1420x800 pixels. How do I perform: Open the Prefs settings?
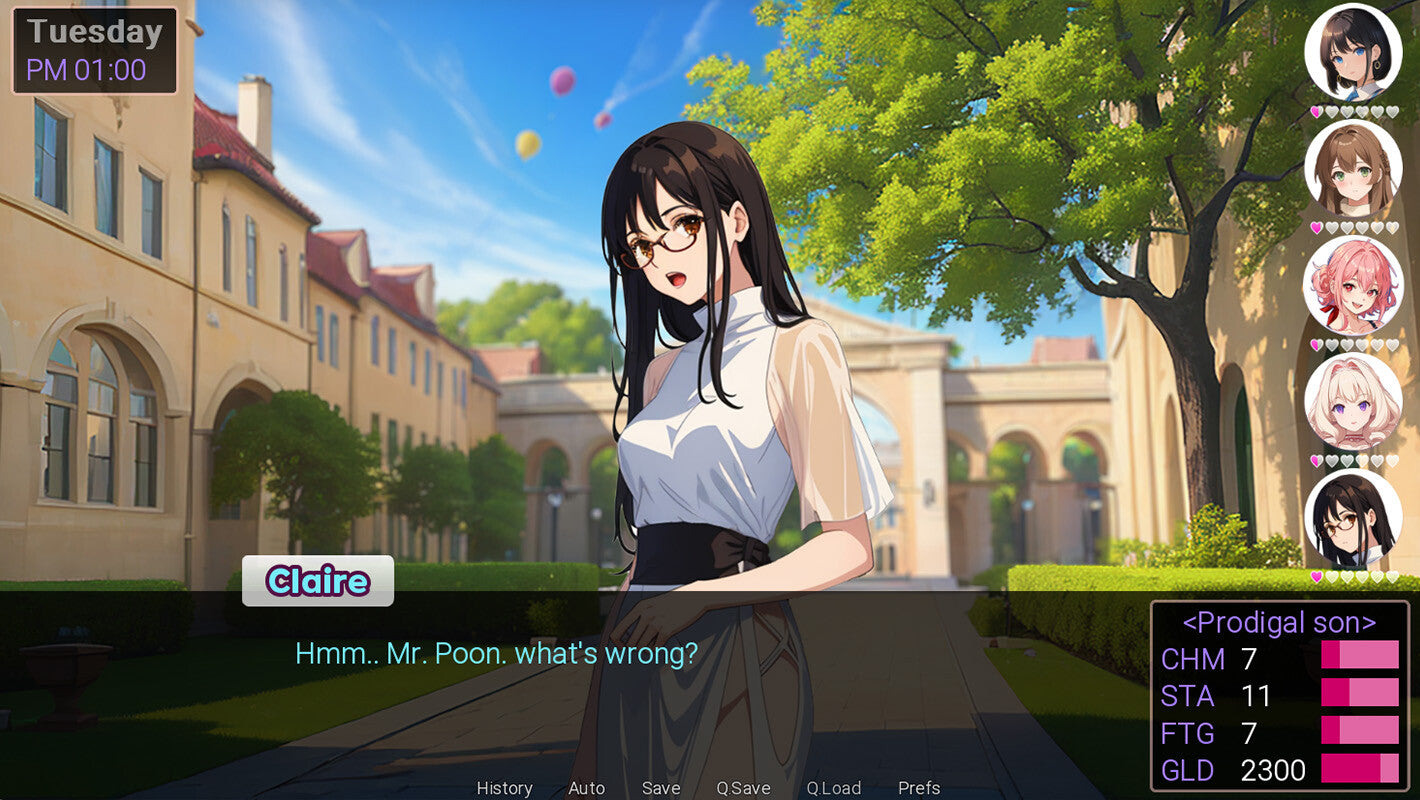pyautogui.click(x=919, y=788)
